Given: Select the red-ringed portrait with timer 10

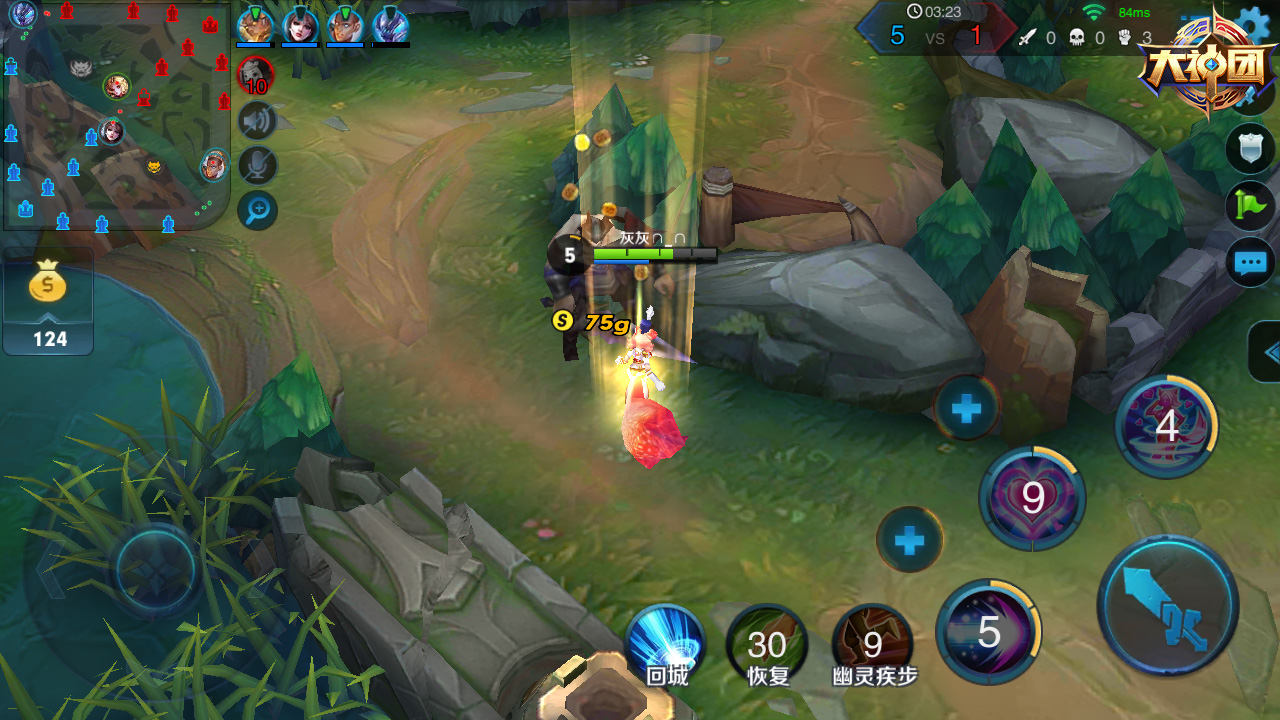Looking at the screenshot, I should (256, 76).
